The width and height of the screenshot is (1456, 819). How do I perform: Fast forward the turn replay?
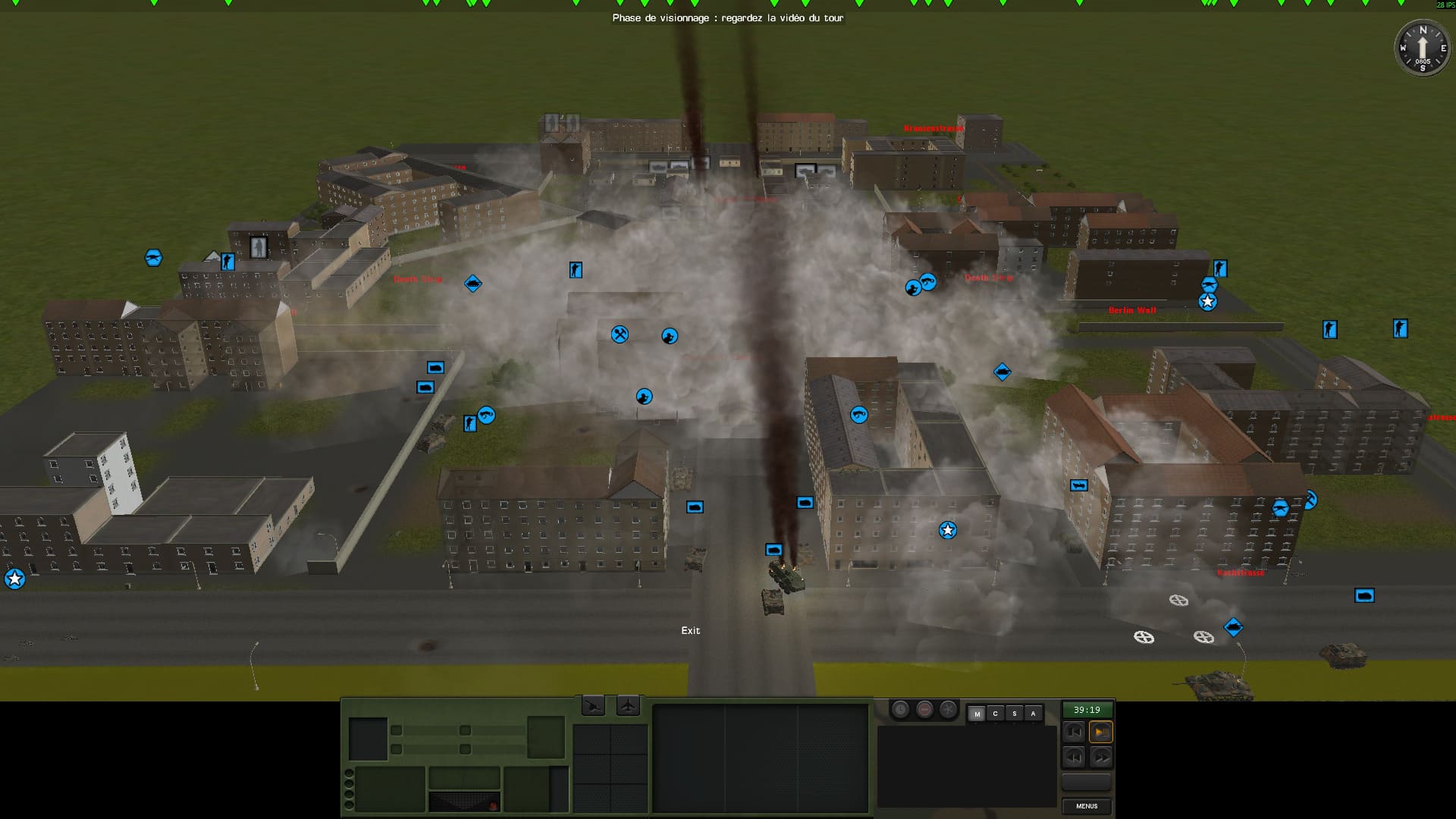click(x=1100, y=757)
